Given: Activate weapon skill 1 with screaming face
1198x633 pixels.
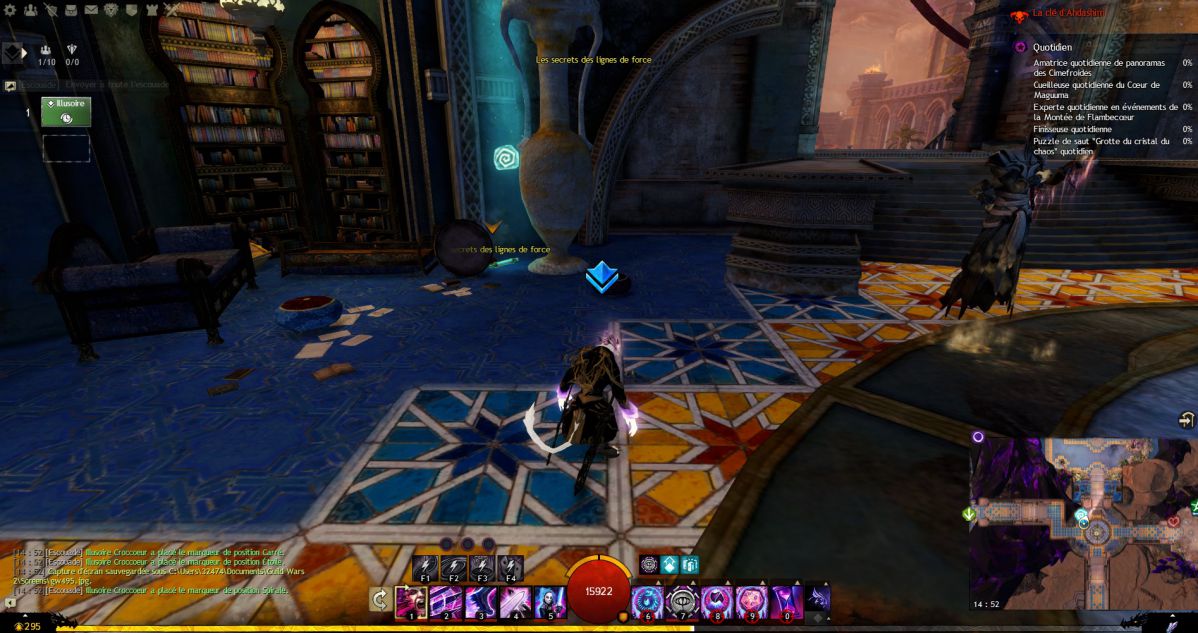Looking at the screenshot, I should (x=411, y=602).
